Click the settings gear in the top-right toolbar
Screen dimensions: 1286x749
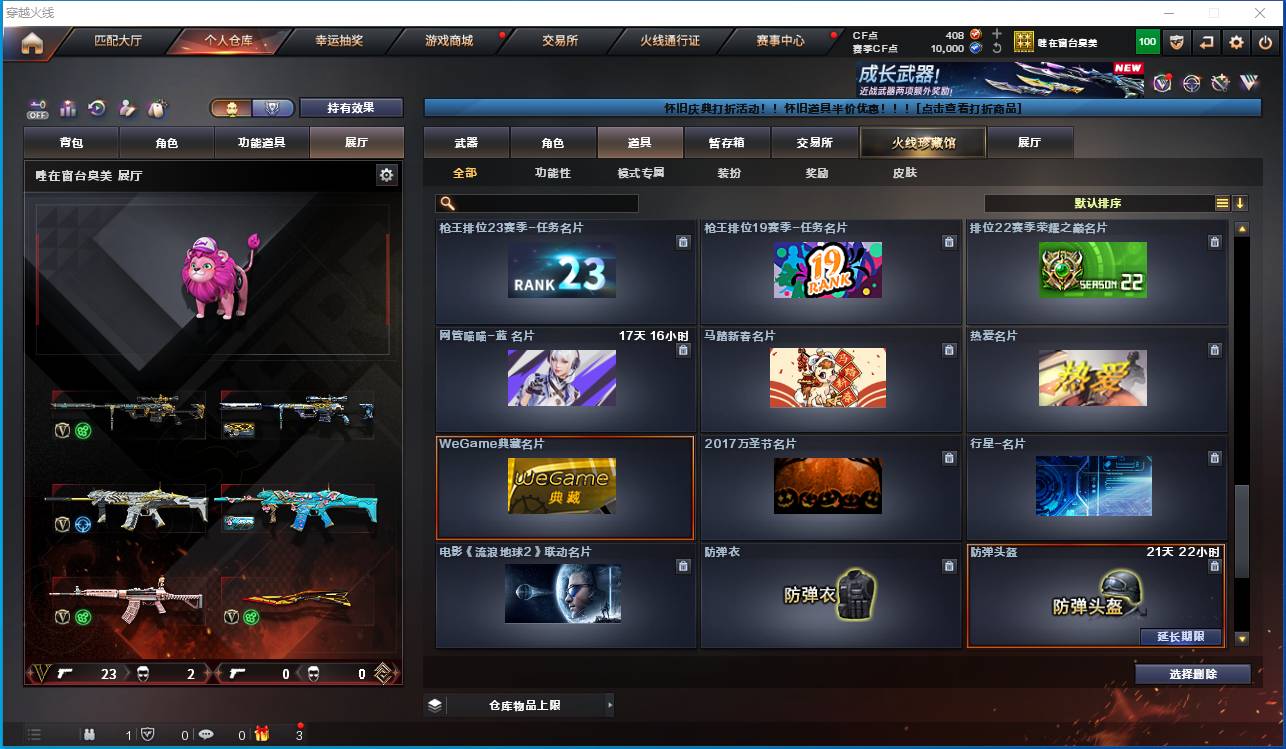[x=1236, y=42]
